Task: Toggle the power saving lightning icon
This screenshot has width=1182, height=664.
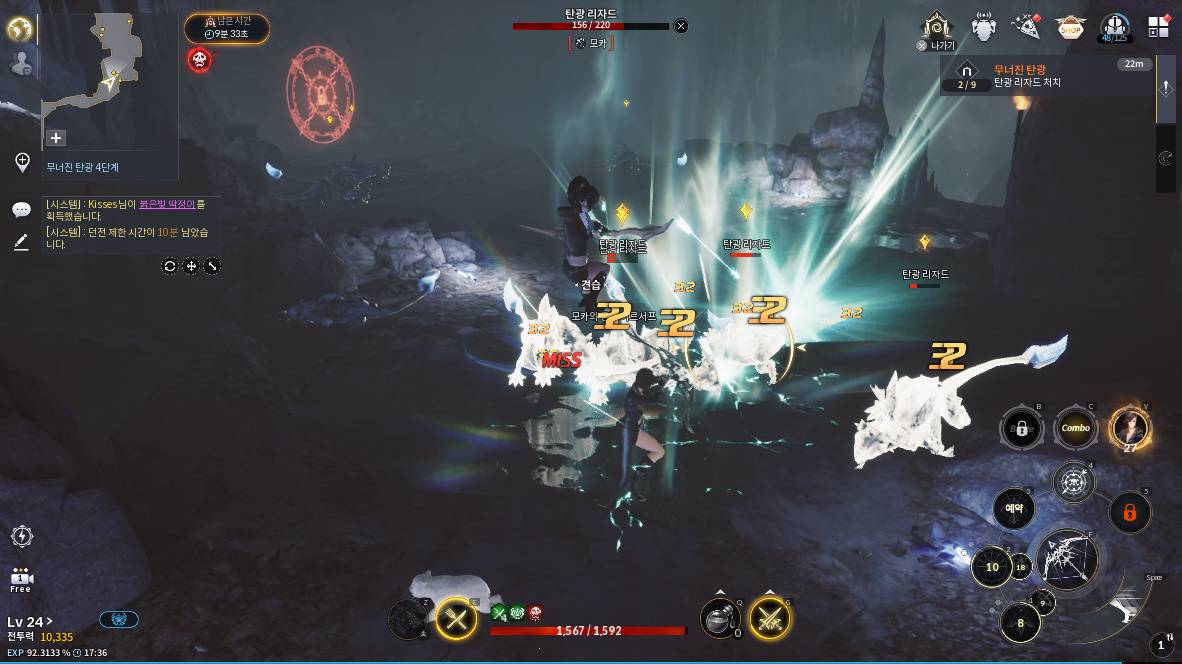Action: (x=21, y=536)
